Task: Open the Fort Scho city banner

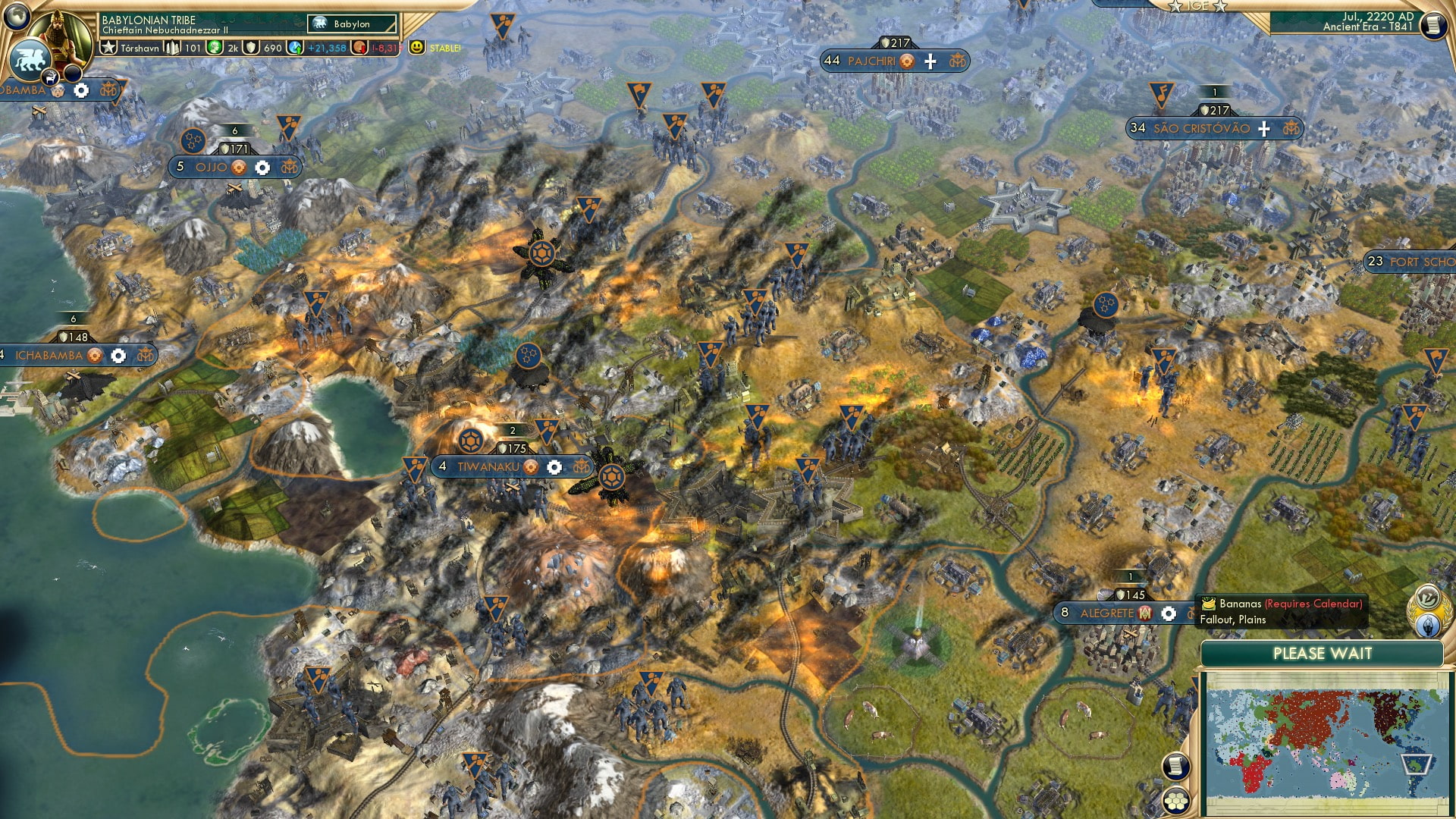Action: click(1410, 262)
